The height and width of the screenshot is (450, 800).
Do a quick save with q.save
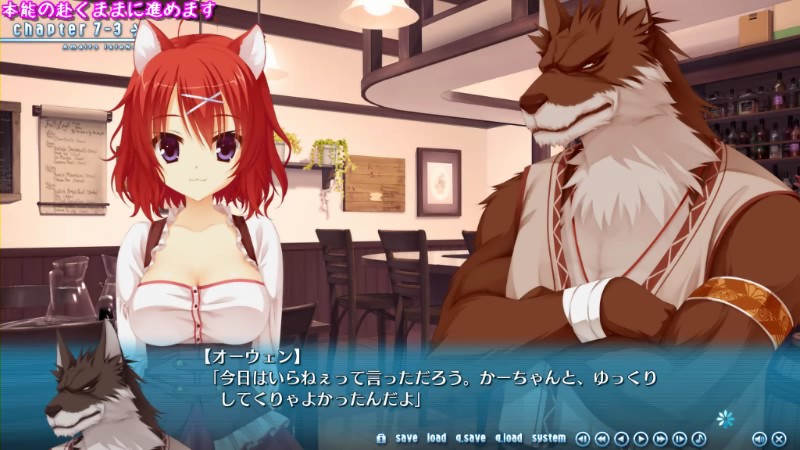pos(470,438)
